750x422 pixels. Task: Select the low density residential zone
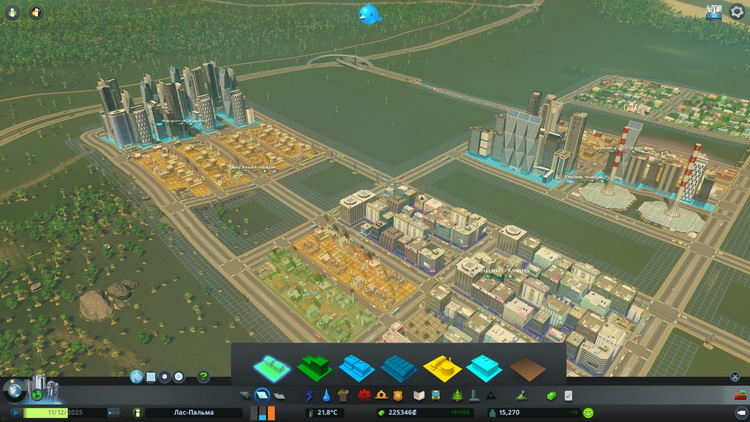click(273, 366)
